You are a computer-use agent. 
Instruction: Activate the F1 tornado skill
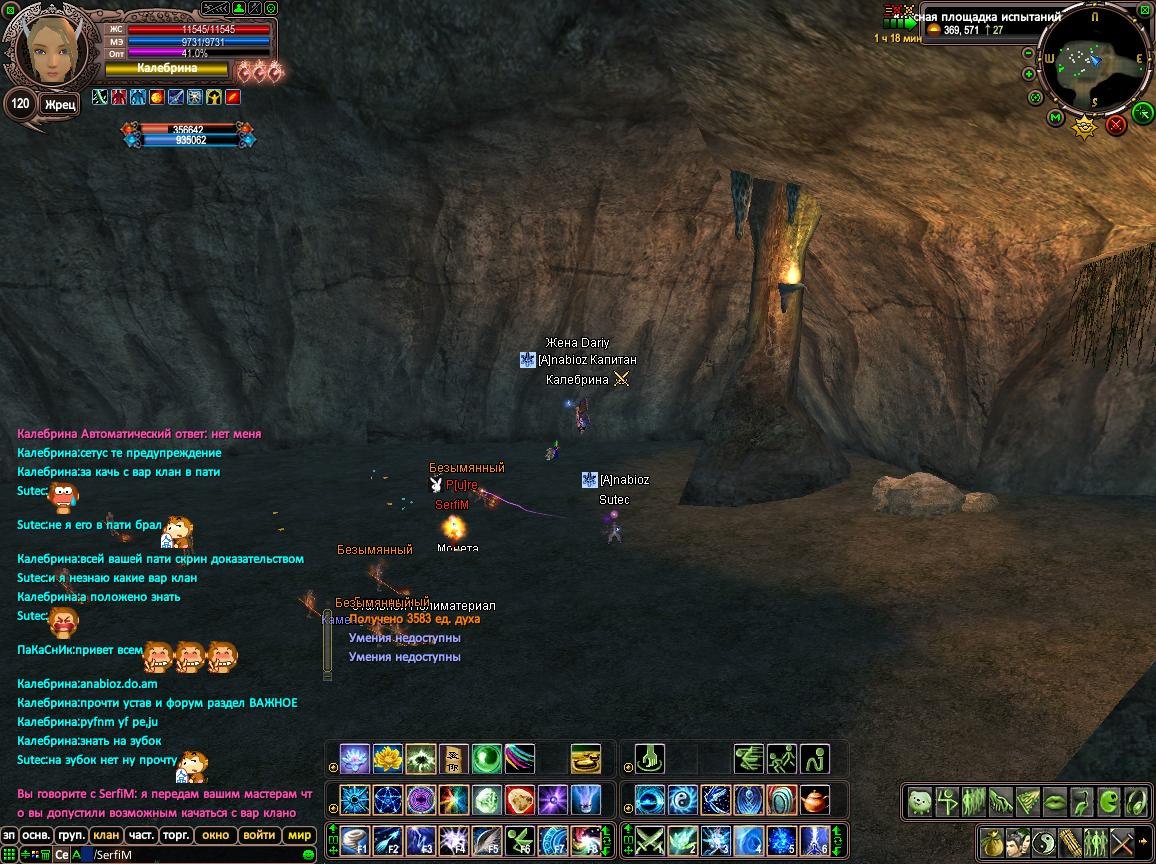click(x=355, y=840)
